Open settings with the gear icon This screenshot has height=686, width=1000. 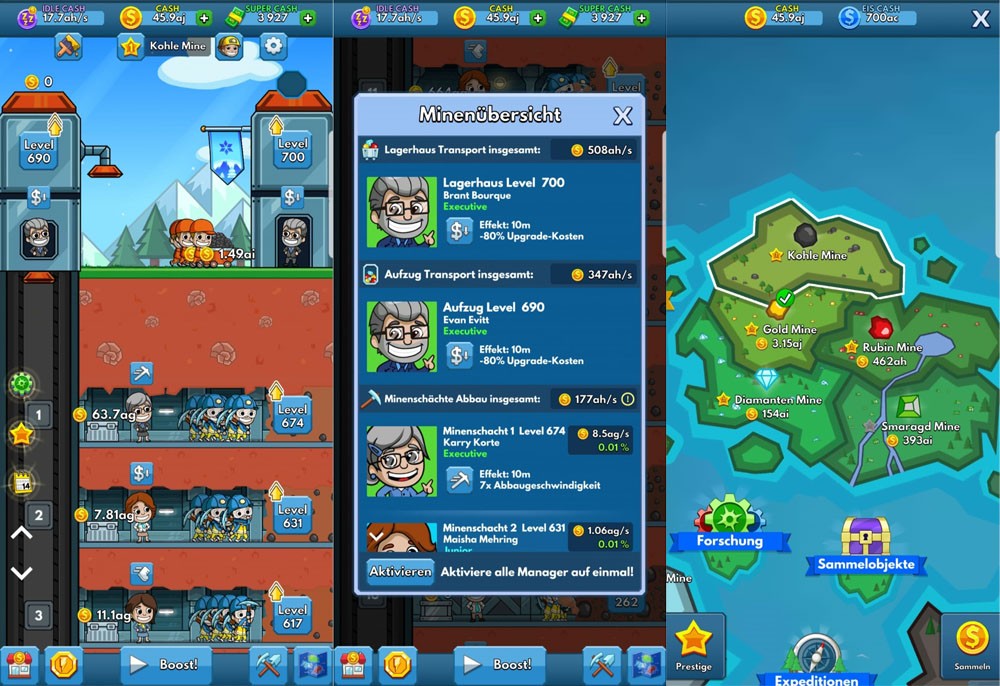pyautogui.click(x=273, y=46)
